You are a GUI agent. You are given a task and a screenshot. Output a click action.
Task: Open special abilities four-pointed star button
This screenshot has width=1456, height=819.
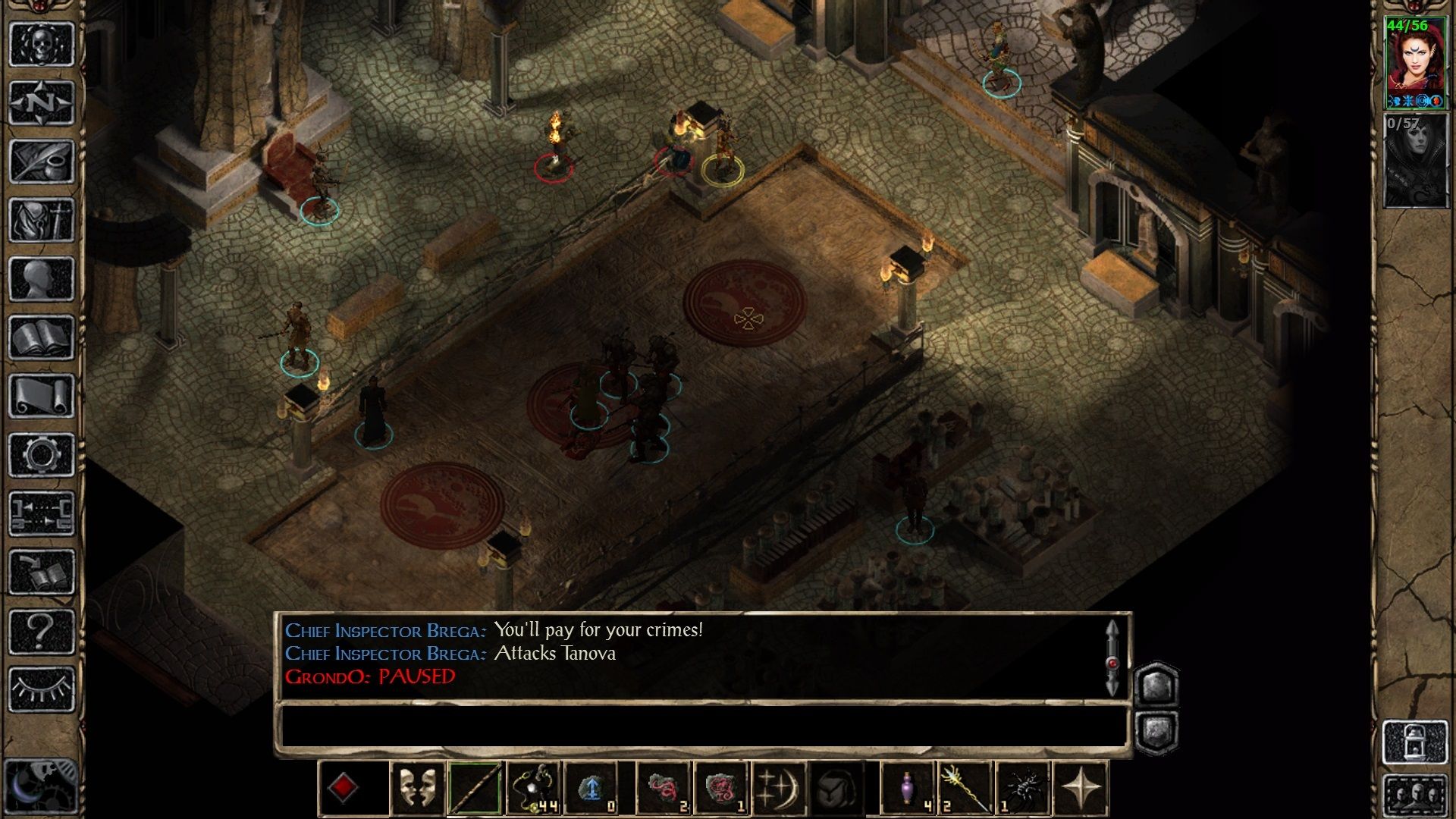click(1081, 789)
